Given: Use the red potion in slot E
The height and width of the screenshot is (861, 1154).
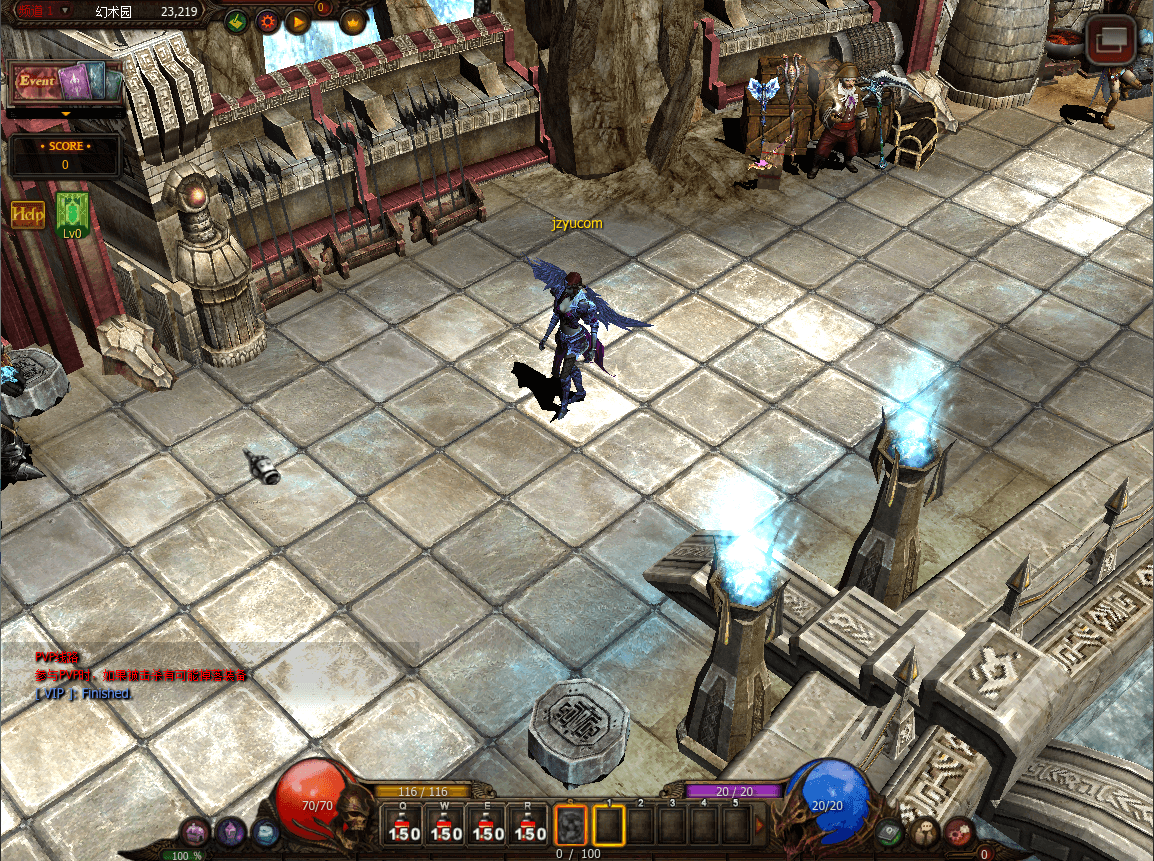Looking at the screenshot, I should pyautogui.click(x=488, y=825).
